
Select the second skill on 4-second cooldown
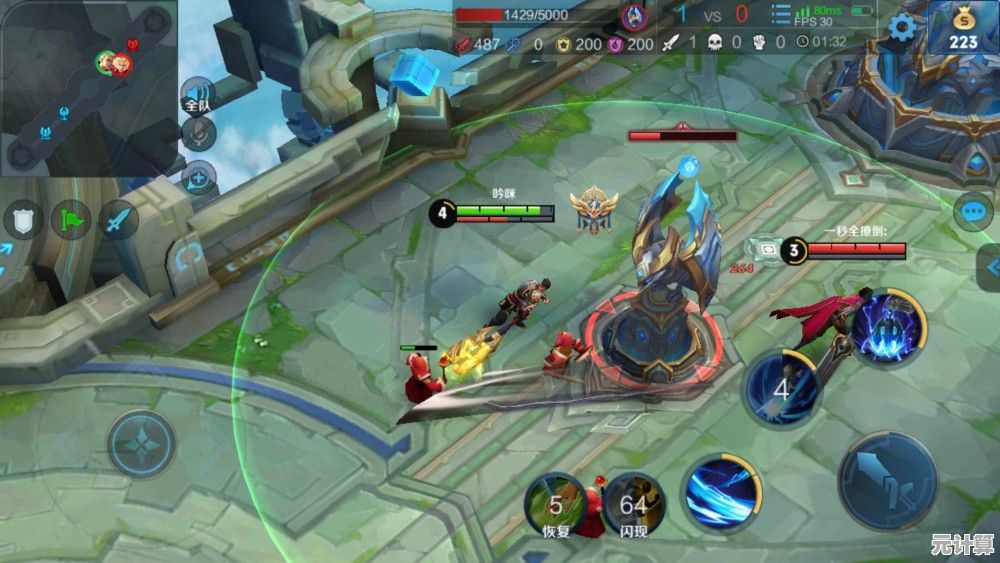point(783,388)
